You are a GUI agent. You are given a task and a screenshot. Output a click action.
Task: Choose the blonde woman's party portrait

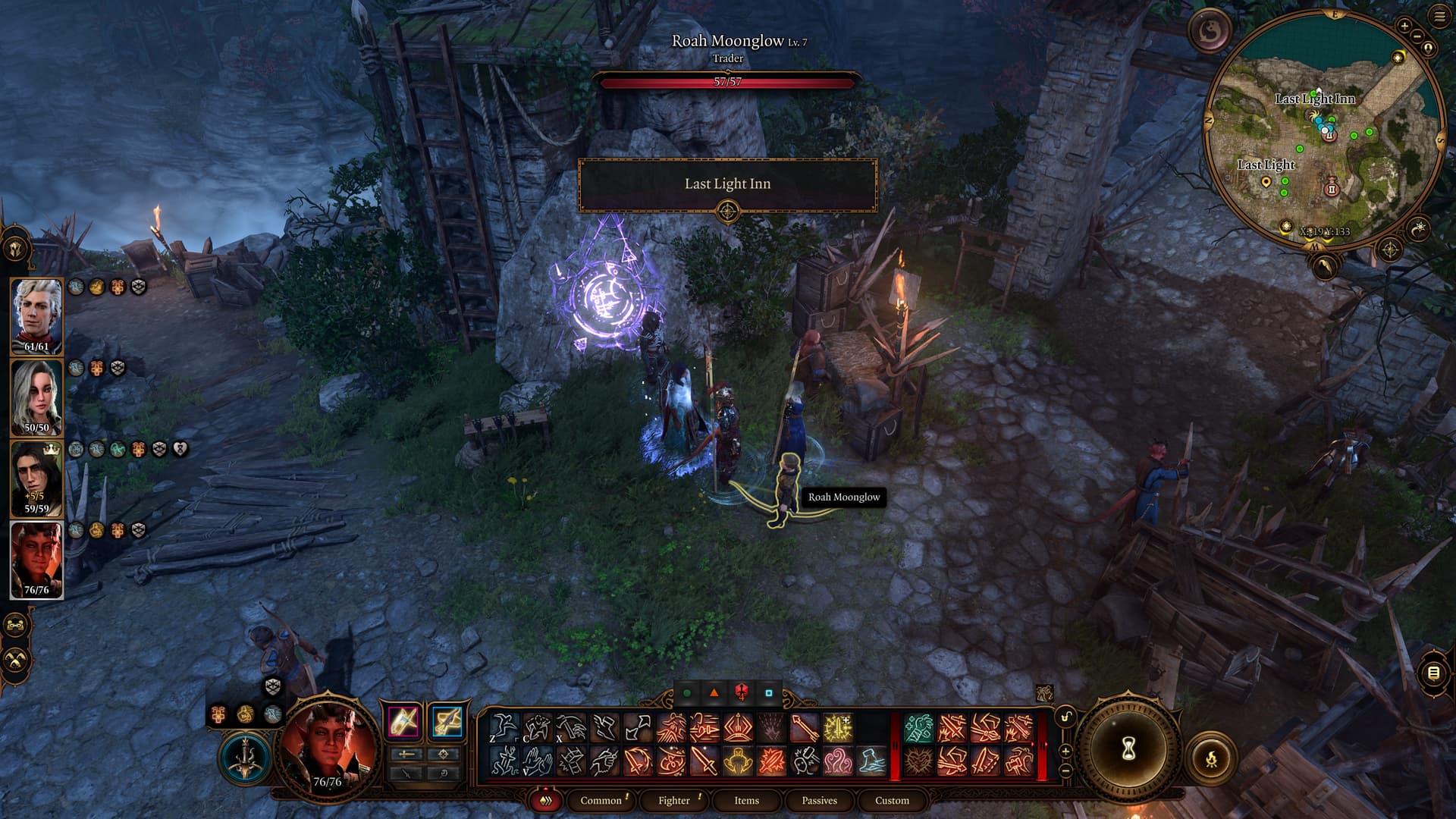tap(36, 397)
